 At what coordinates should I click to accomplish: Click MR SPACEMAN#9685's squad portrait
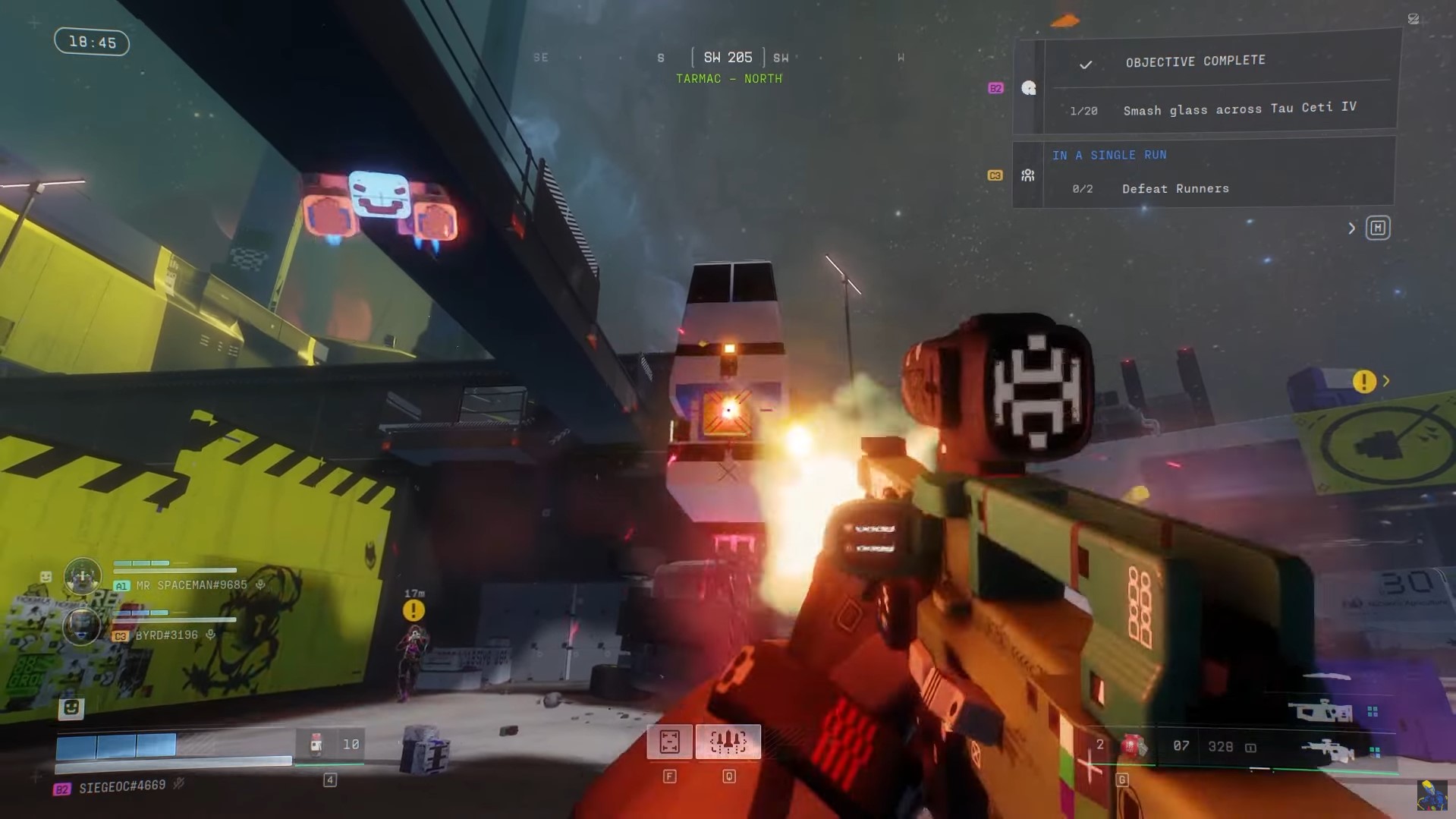(x=83, y=575)
